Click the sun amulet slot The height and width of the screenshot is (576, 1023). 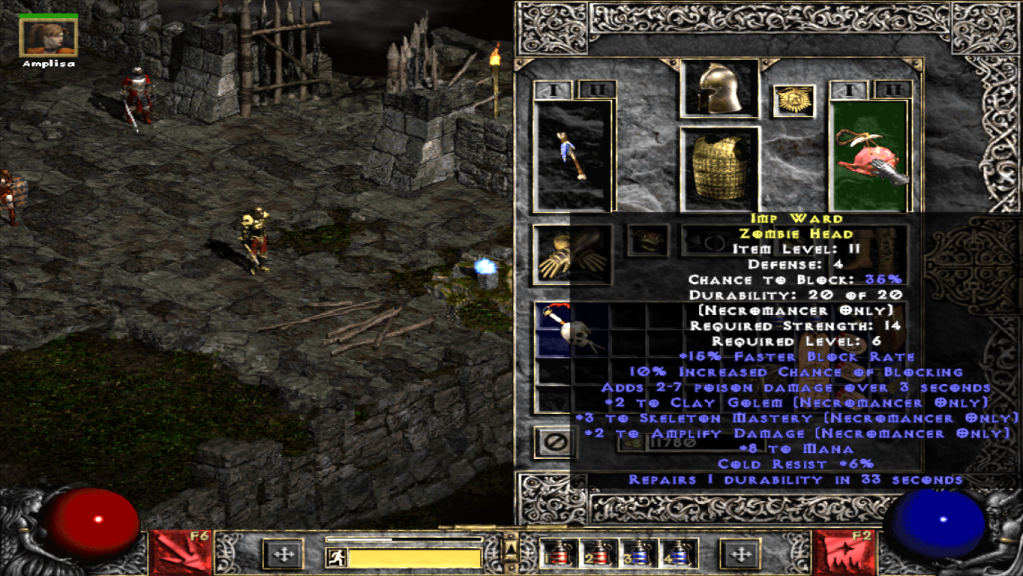pos(794,101)
